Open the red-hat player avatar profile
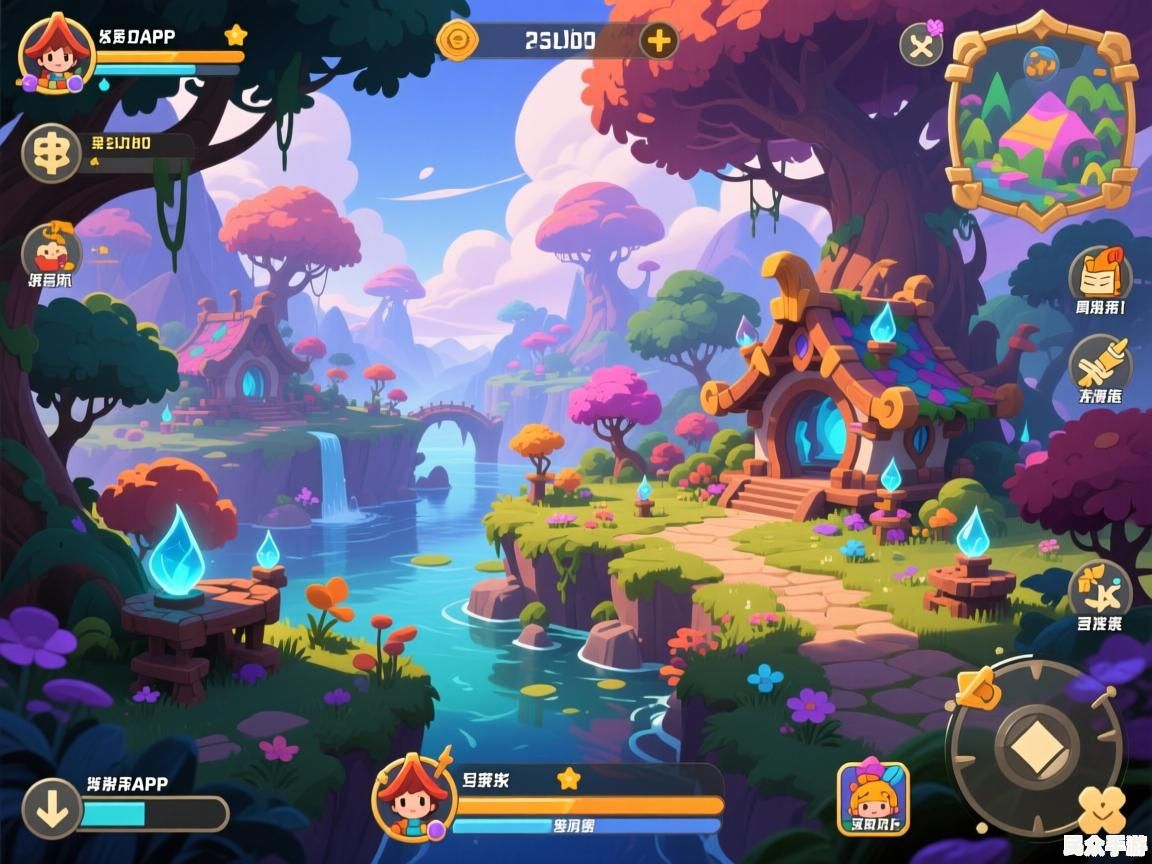 coord(56,52)
